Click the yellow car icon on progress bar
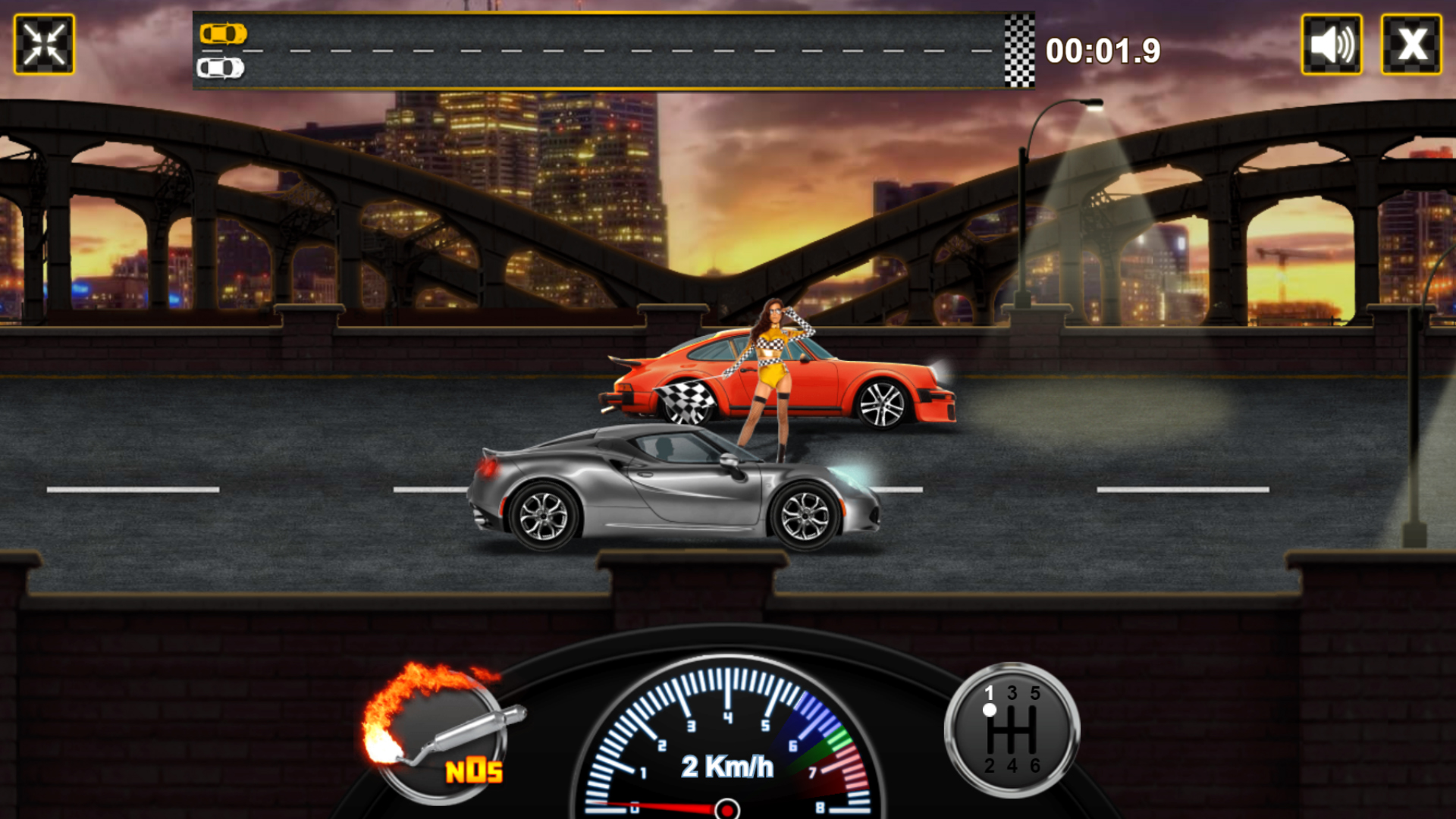The image size is (1456, 819). [x=225, y=34]
